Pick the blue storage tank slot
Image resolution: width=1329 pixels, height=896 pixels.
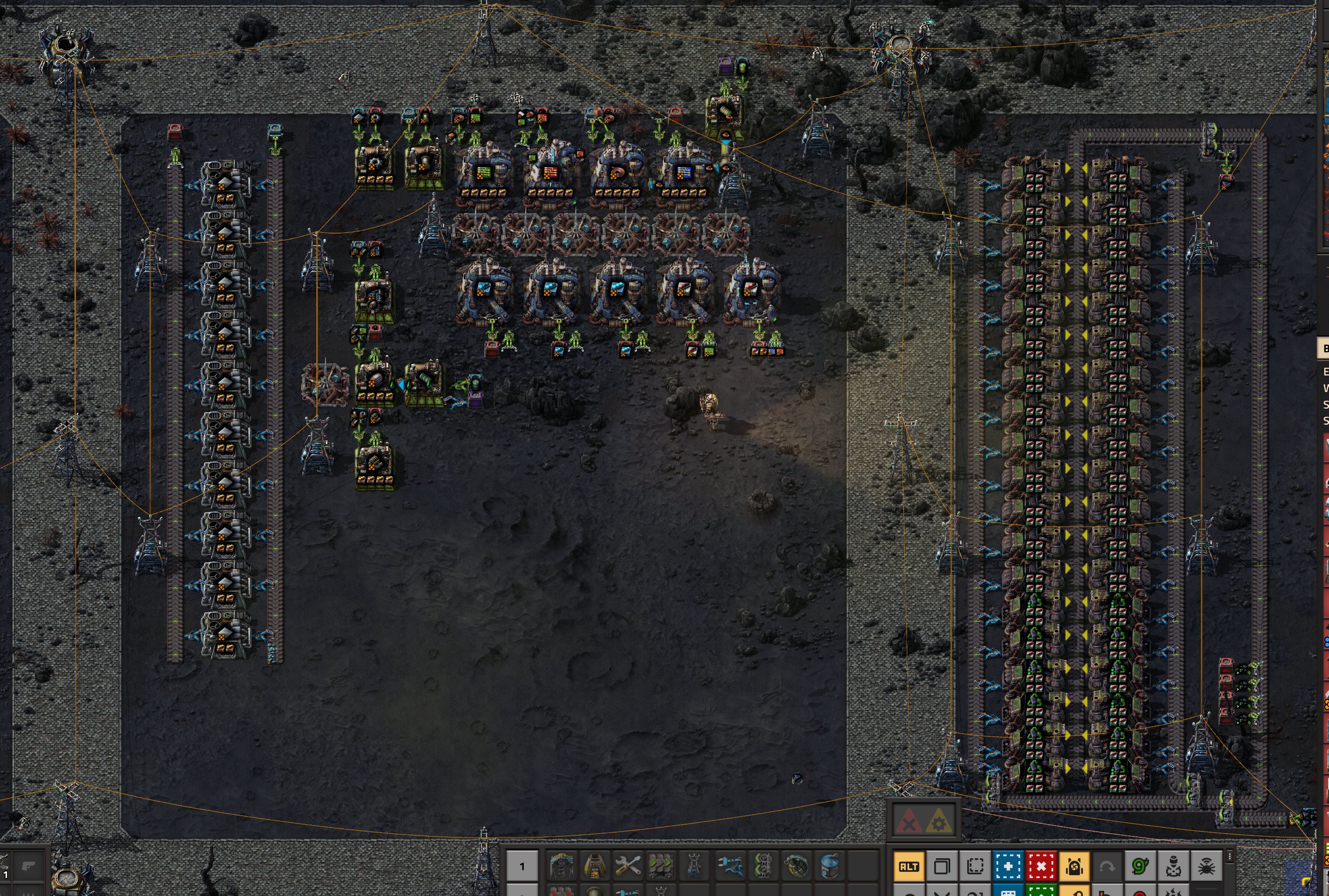(829, 866)
